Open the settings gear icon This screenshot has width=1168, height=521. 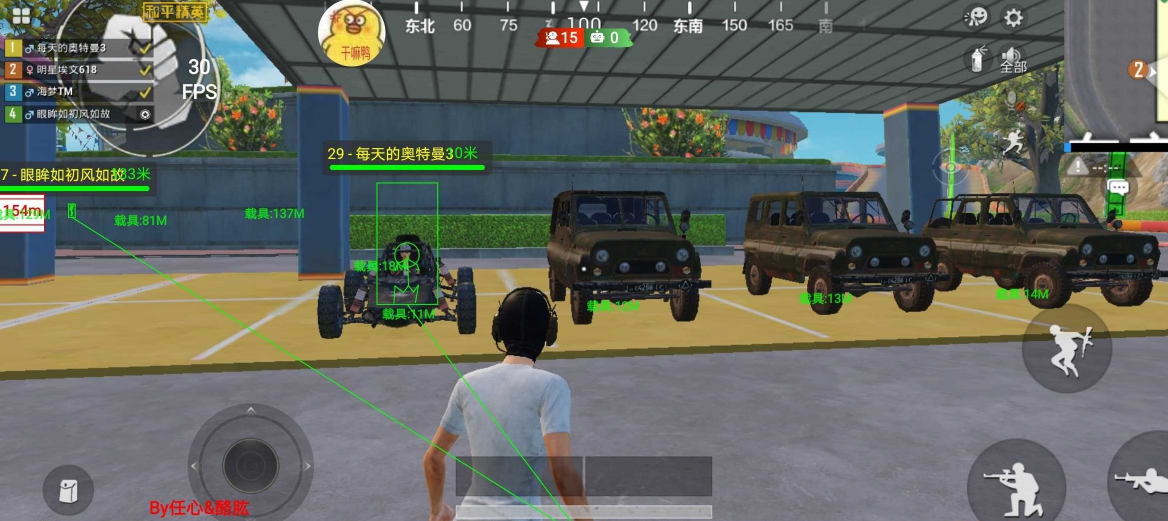click(1014, 17)
